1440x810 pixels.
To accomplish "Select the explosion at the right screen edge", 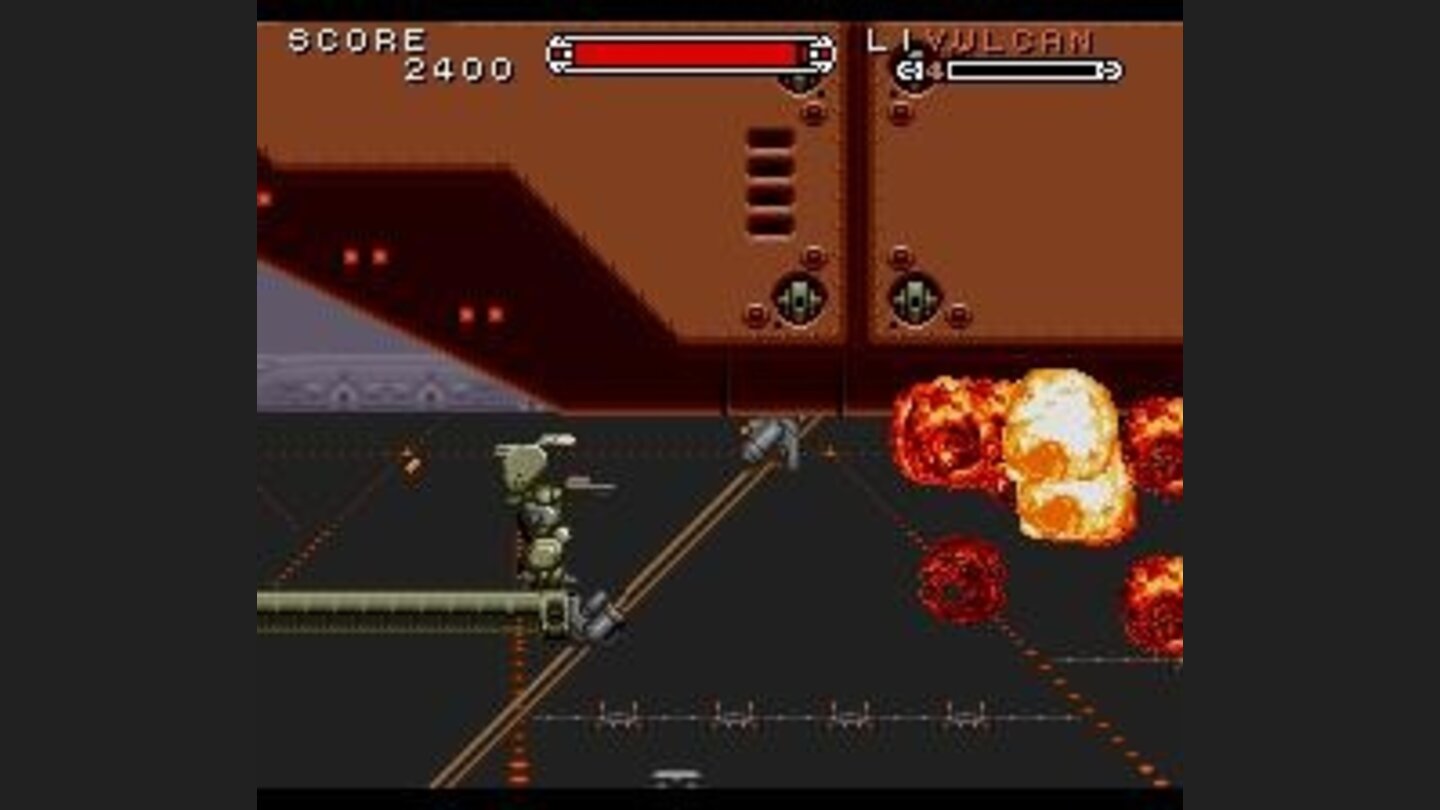I will (x=1155, y=440).
